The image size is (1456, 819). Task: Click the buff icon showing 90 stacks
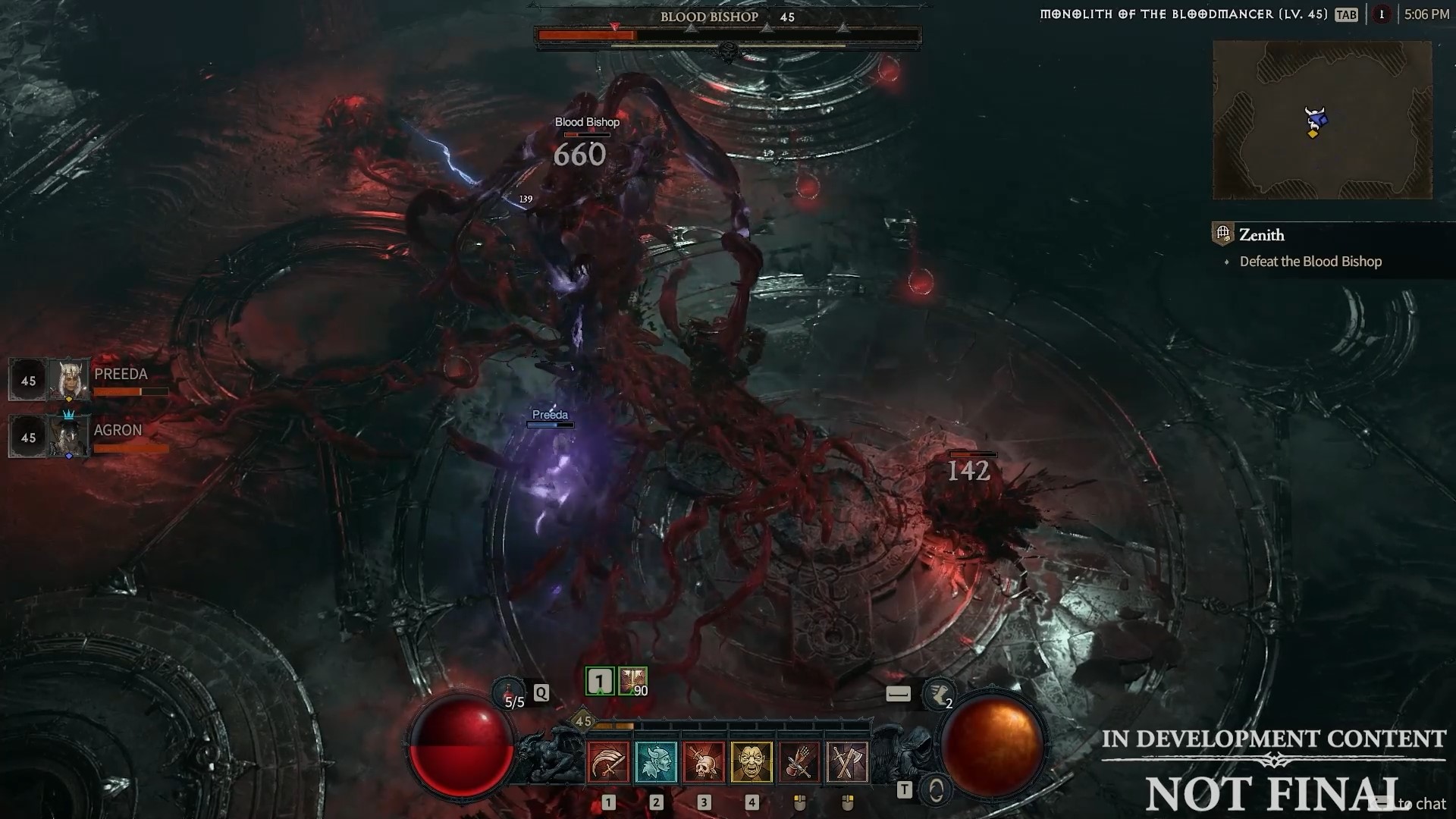point(633,681)
